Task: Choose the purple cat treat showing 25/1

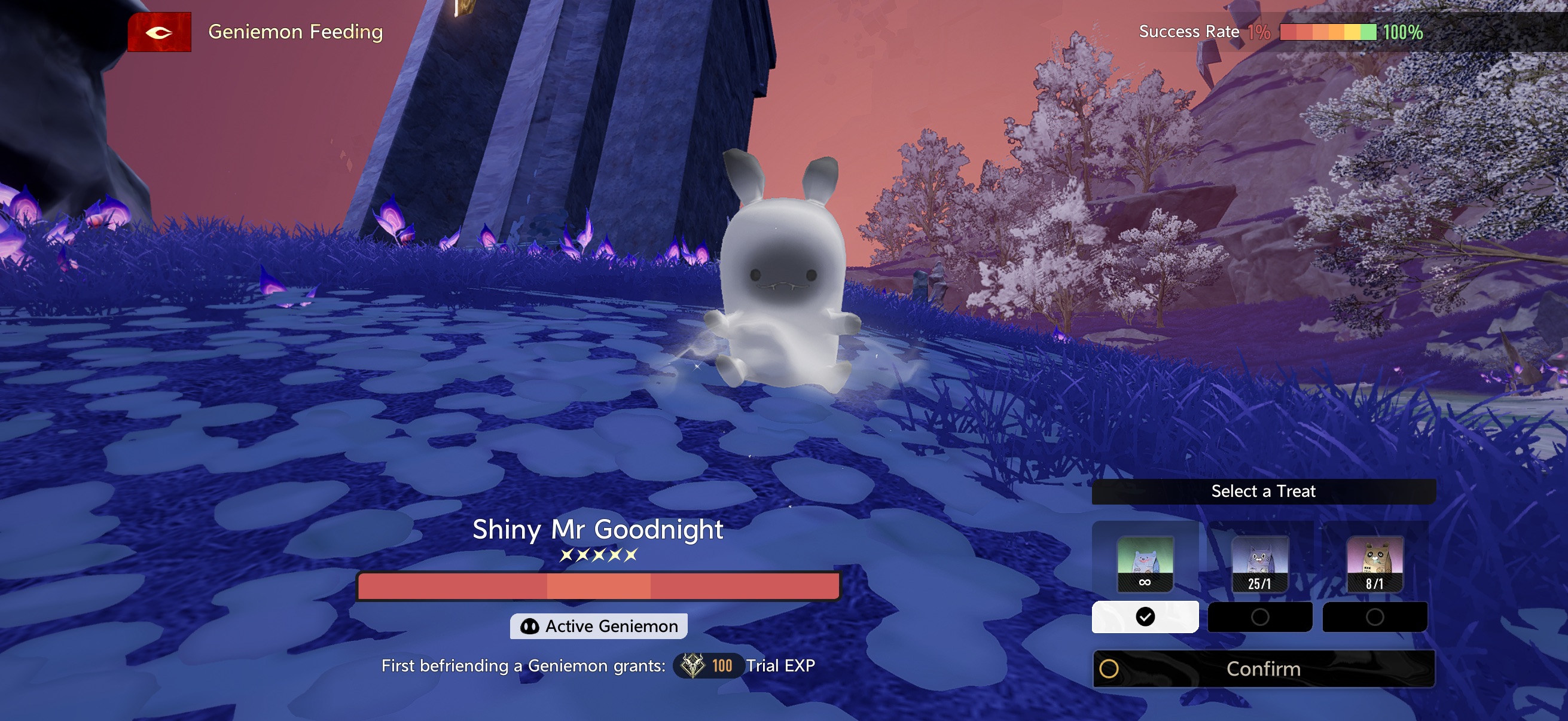Action: pyautogui.click(x=1259, y=563)
